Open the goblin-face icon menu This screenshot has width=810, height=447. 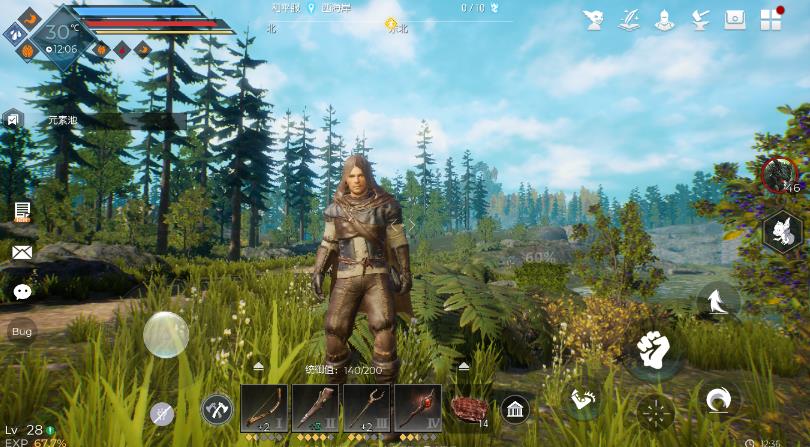595,19
